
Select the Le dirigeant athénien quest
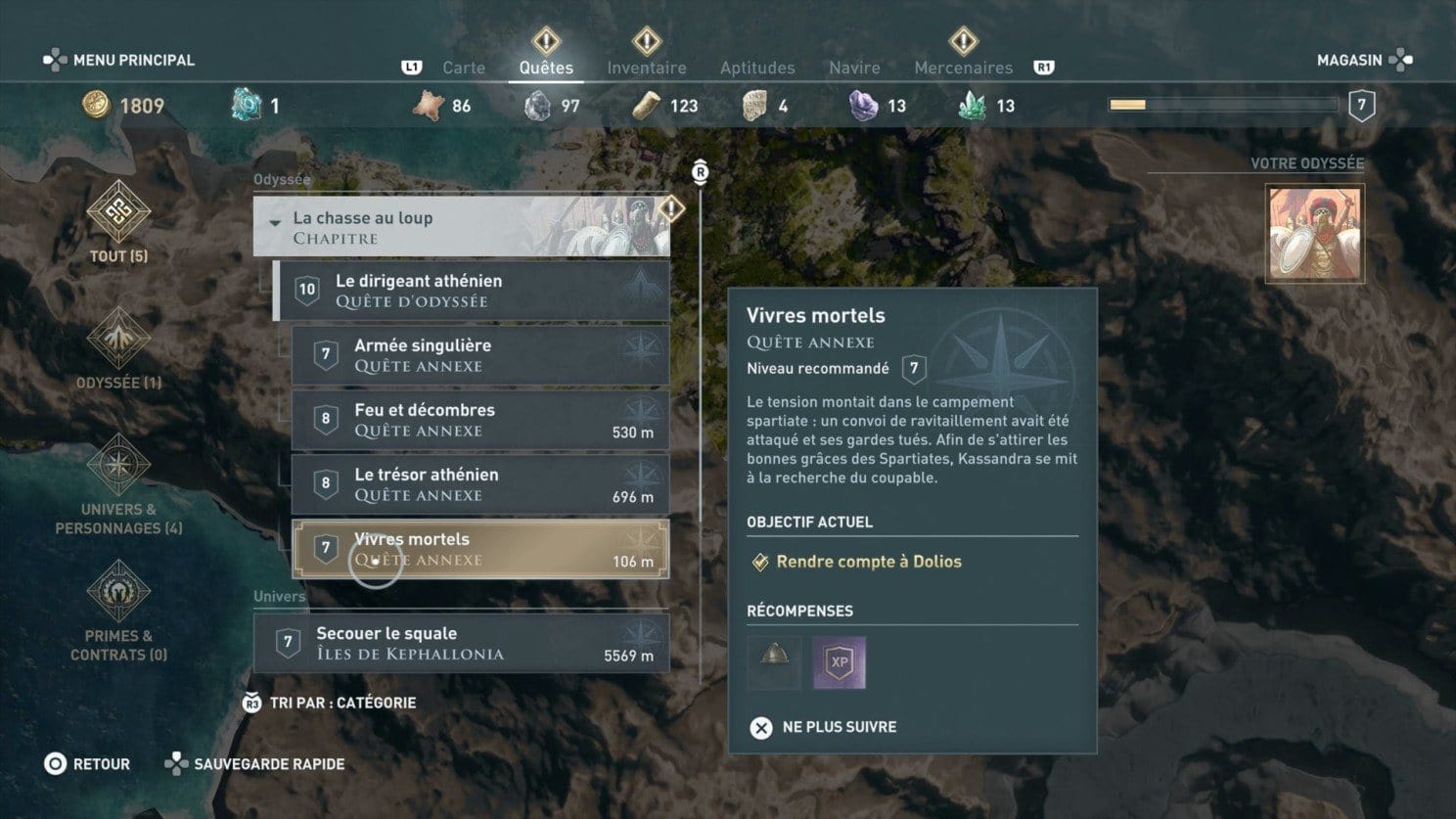click(472, 291)
